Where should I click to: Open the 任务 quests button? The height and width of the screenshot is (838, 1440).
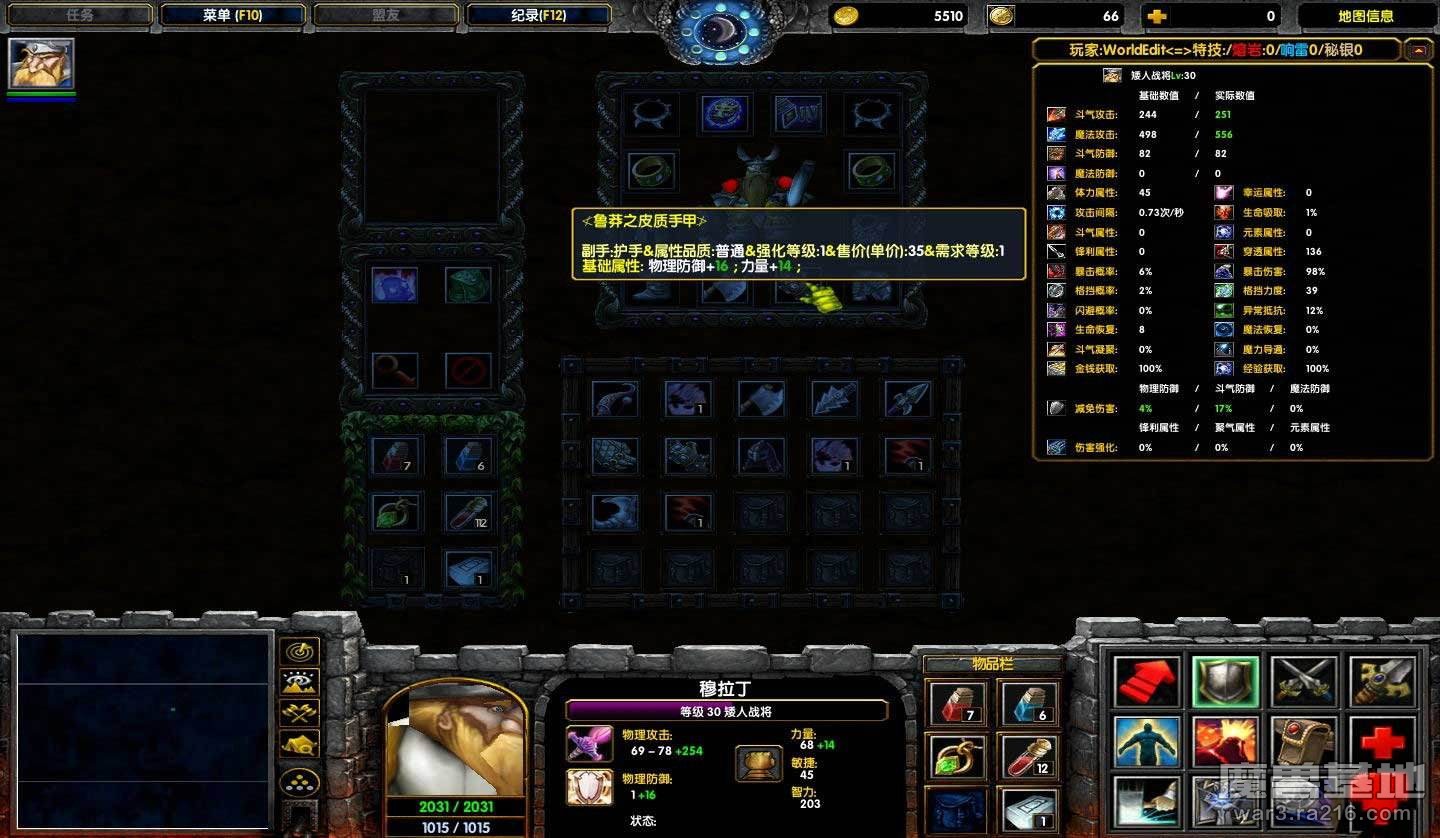(80, 15)
